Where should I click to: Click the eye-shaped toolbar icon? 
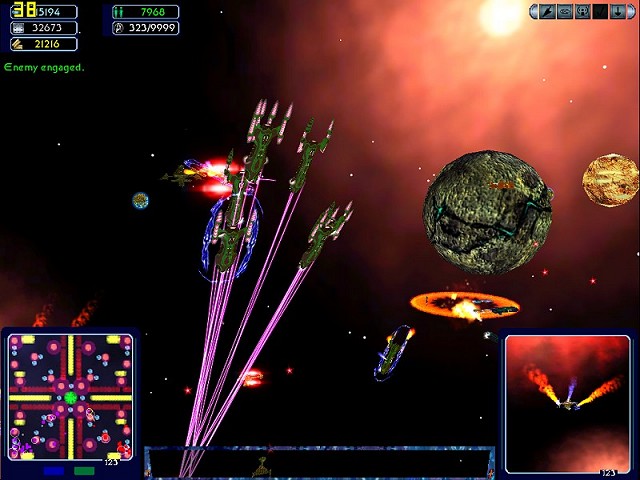565,12
